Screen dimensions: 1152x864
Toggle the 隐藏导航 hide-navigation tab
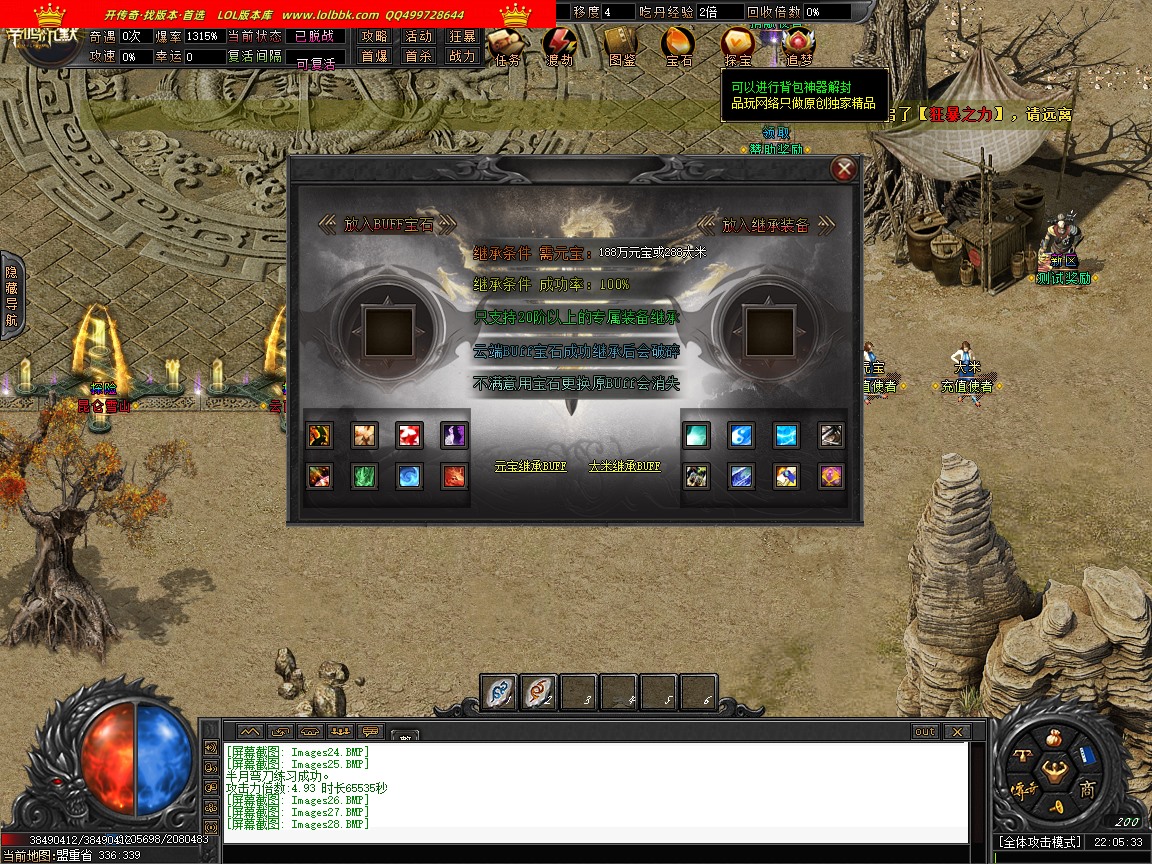tap(11, 296)
